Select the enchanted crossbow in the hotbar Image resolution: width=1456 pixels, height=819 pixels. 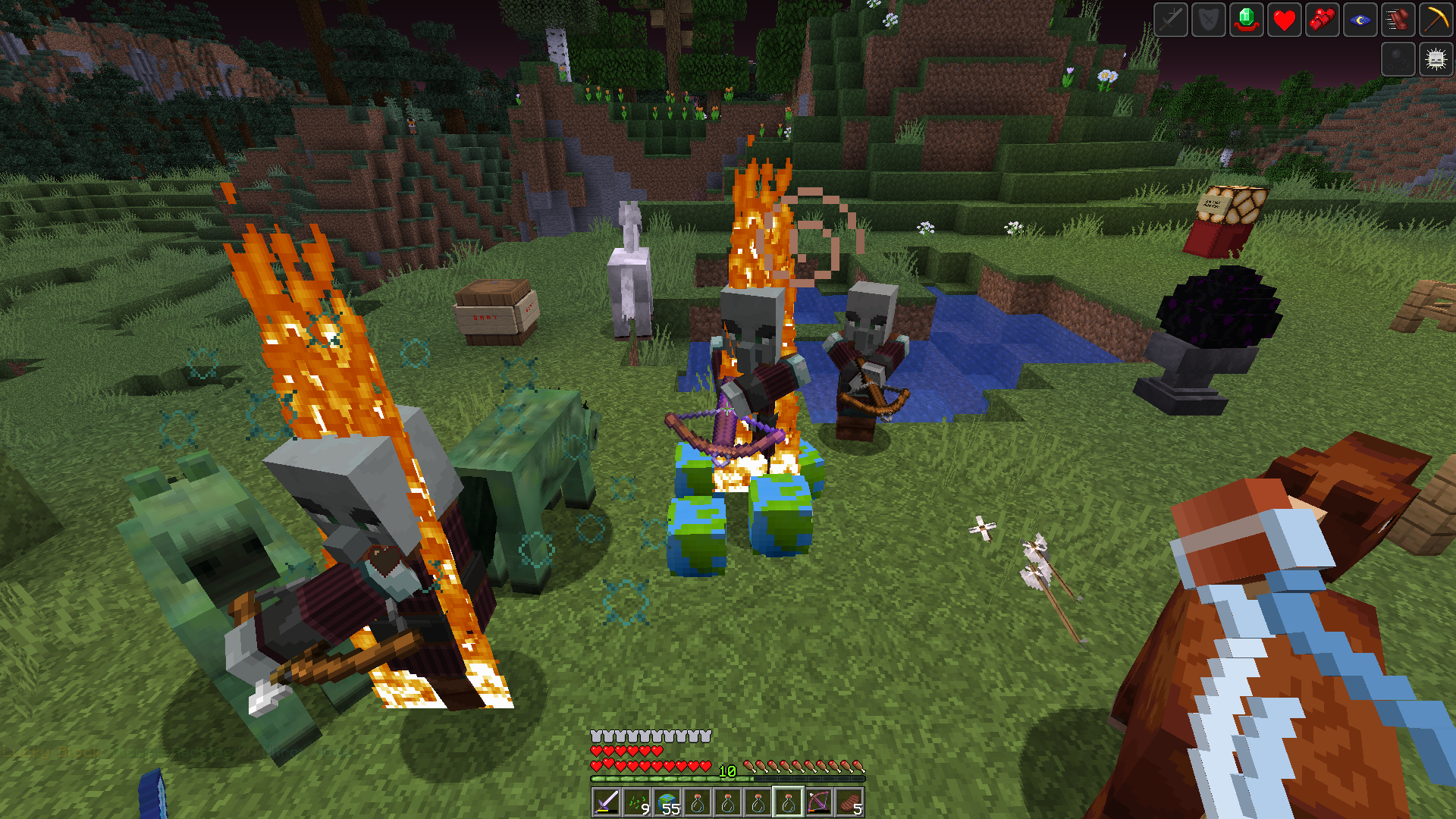pyautogui.click(x=820, y=802)
